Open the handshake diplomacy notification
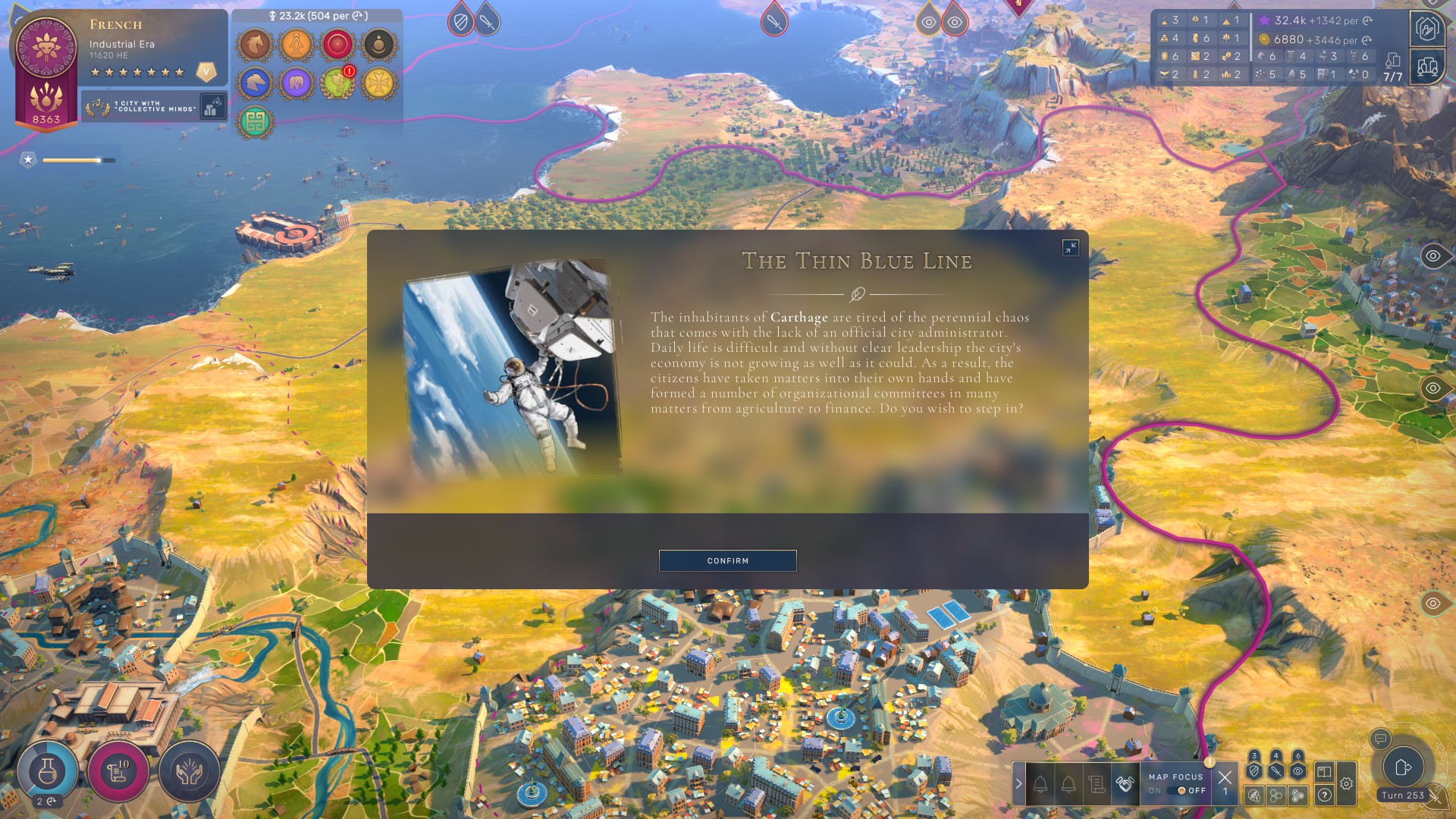The image size is (1456, 819). pyautogui.click(x=1125, y=784)
